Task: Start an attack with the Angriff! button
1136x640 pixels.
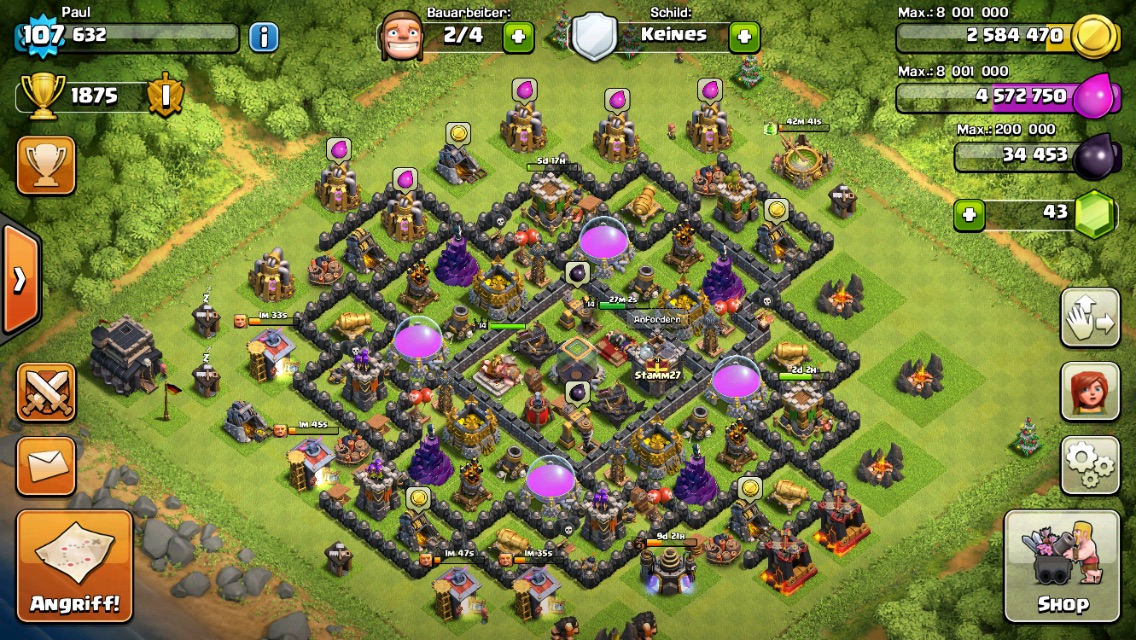Action: pos(74,566)
